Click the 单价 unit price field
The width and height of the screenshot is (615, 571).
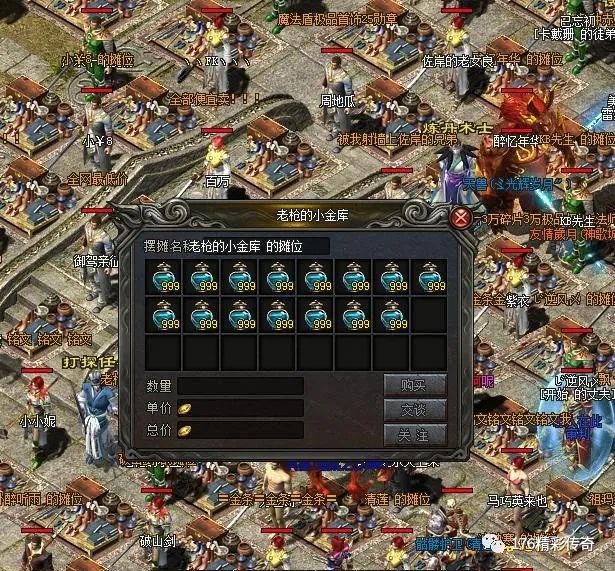(240, 408)
